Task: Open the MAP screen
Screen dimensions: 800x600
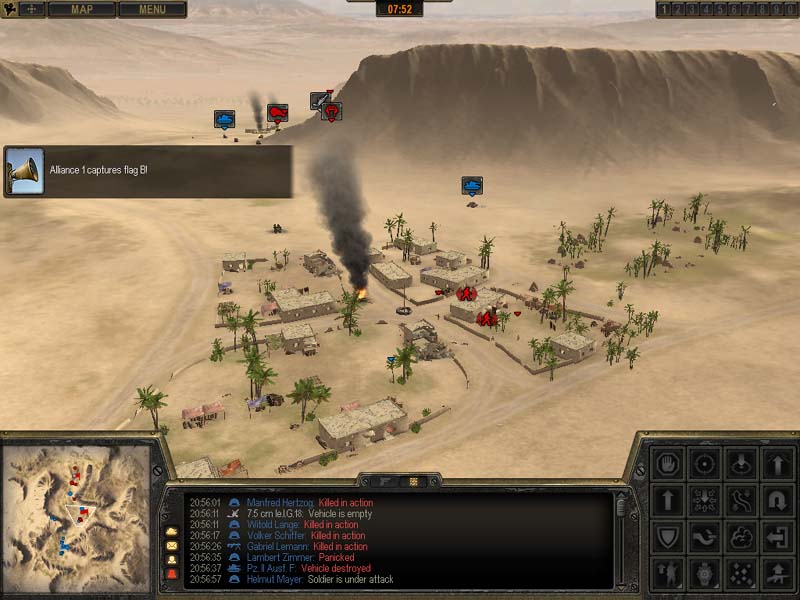Action: click(x=82, y=10)
